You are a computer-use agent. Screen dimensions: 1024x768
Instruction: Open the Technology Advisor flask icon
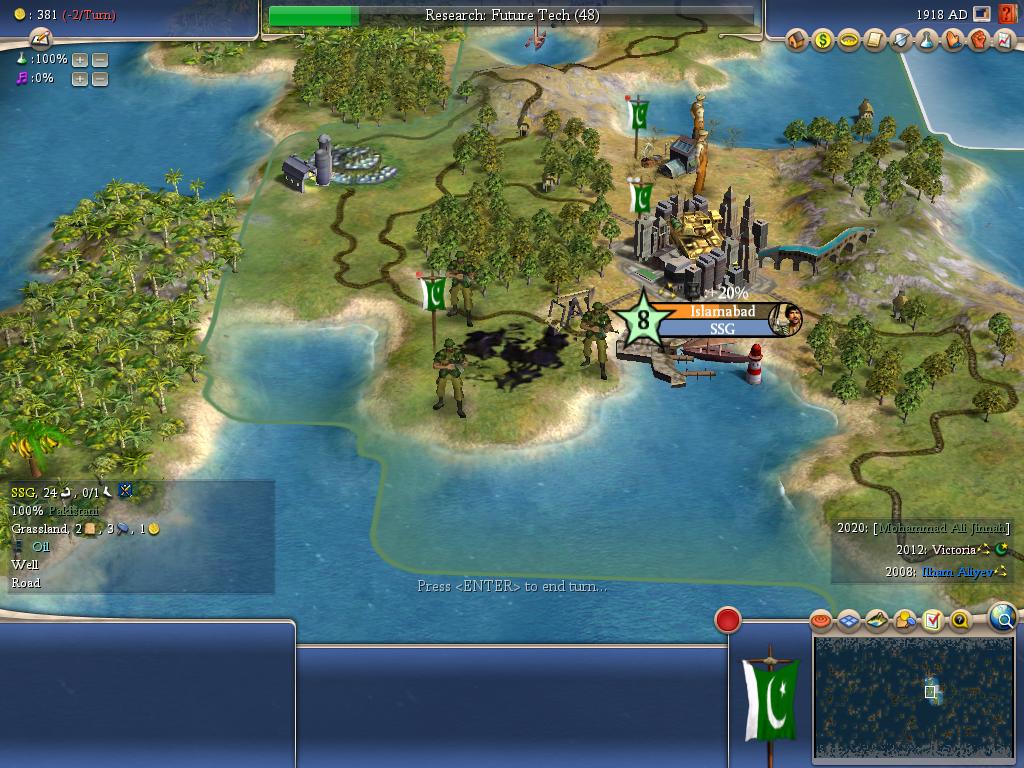tap(927, 41)
